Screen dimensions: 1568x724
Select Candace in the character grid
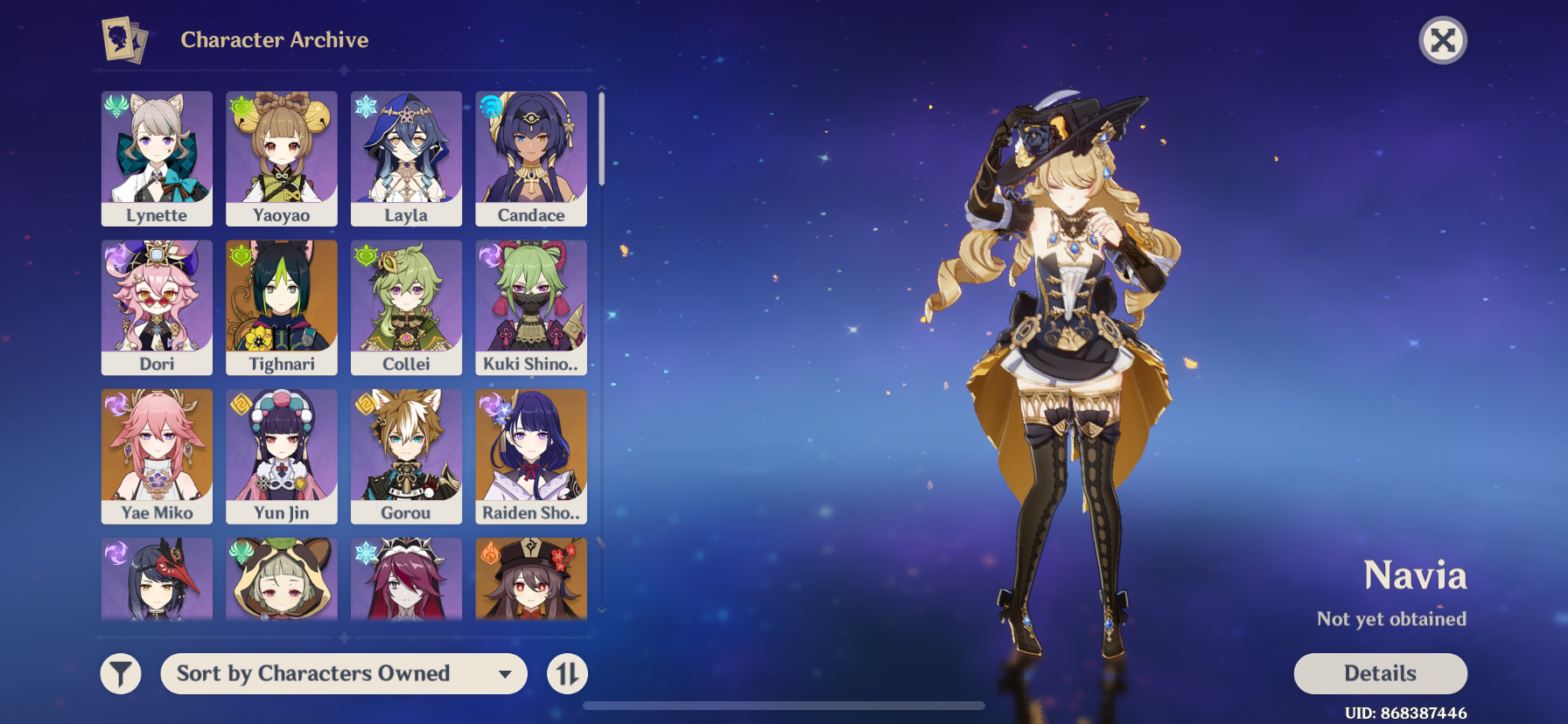pos(530,157)
